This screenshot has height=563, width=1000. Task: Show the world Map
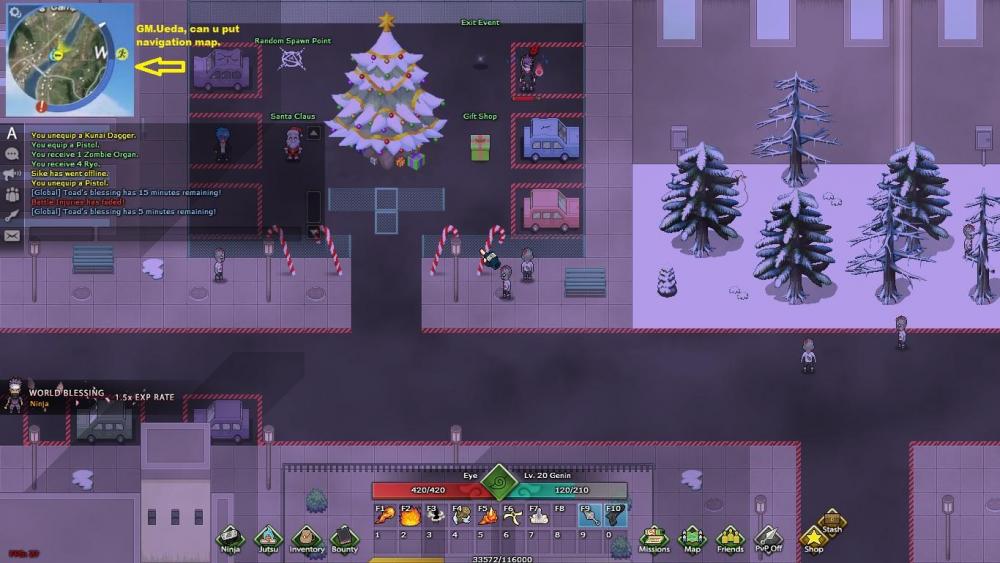click(692, 538)
